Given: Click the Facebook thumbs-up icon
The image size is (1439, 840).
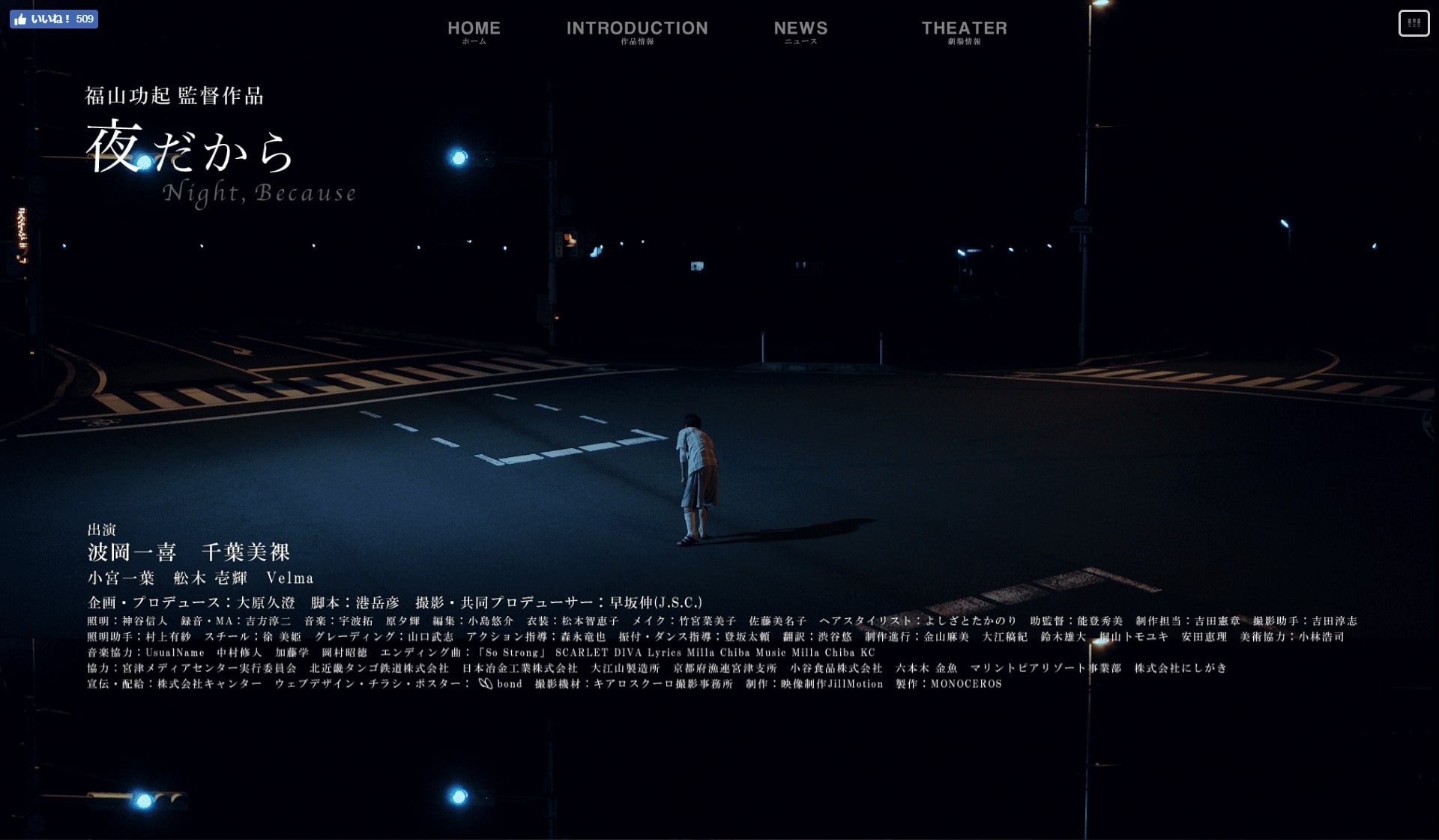Looking at the screenshot, I should point(21,19).
